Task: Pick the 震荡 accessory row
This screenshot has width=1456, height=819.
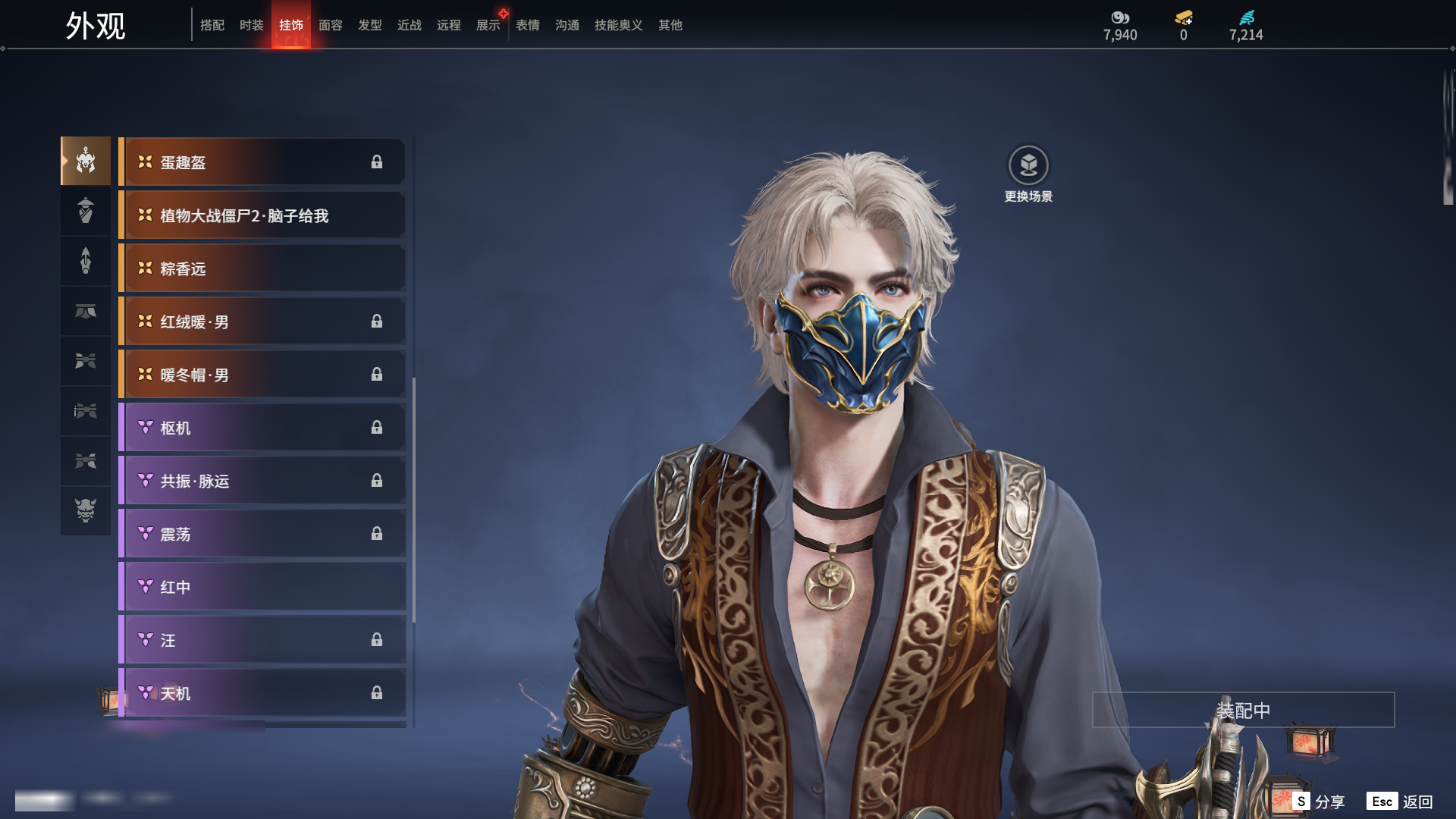Action: (262, 534)
